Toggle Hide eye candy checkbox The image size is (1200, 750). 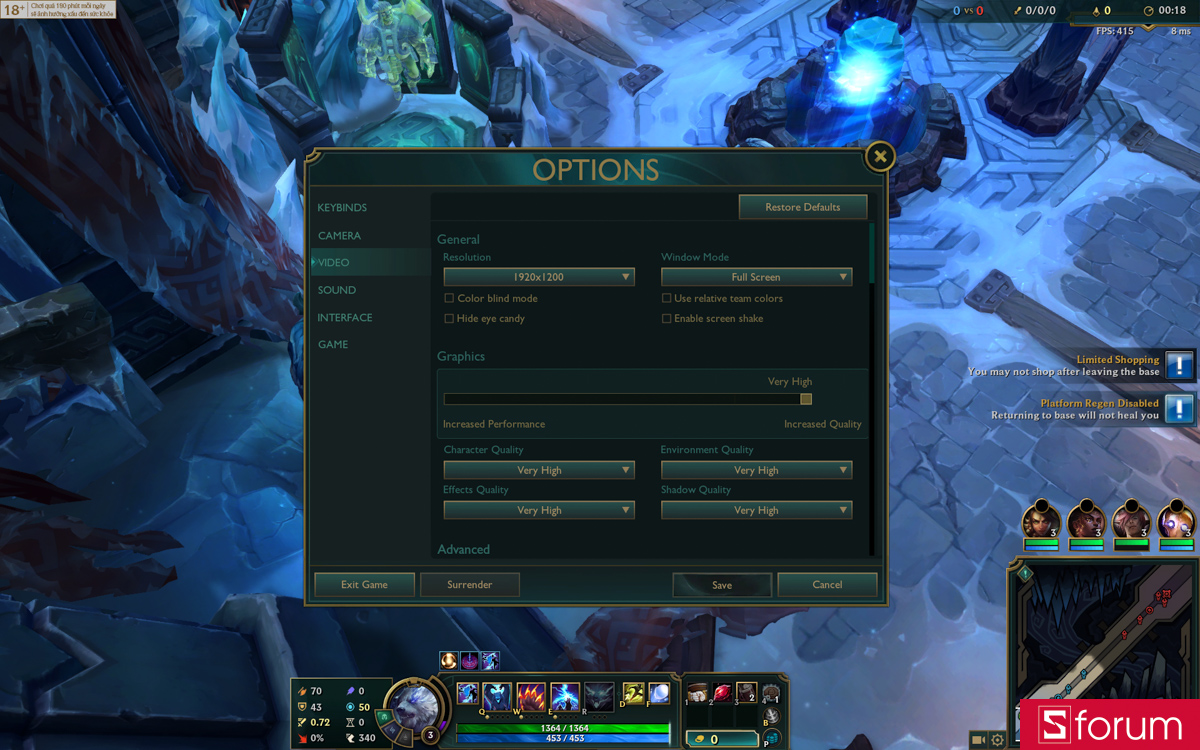point(449,319)
